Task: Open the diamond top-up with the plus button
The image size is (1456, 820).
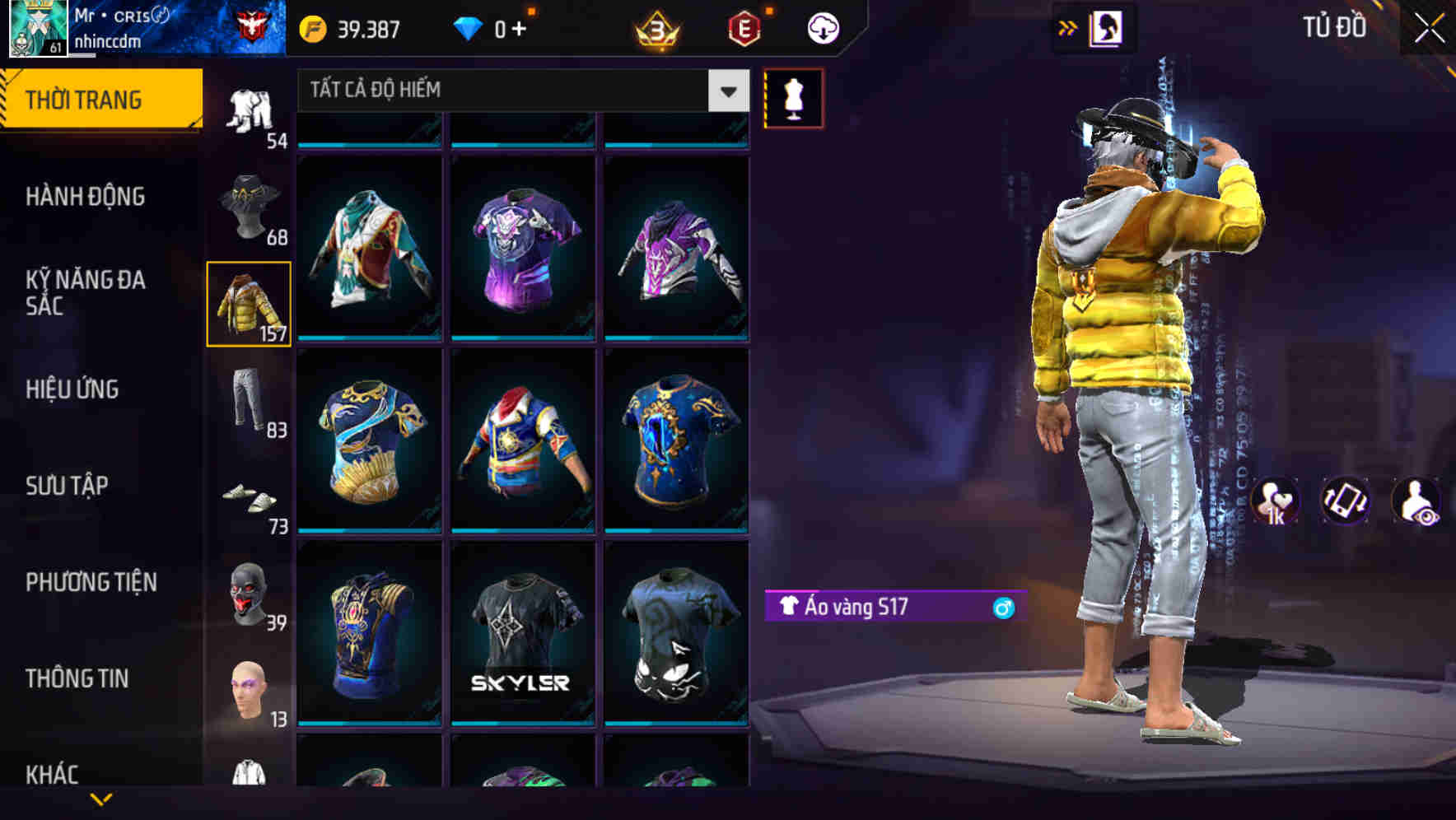Action: point(519,27)
